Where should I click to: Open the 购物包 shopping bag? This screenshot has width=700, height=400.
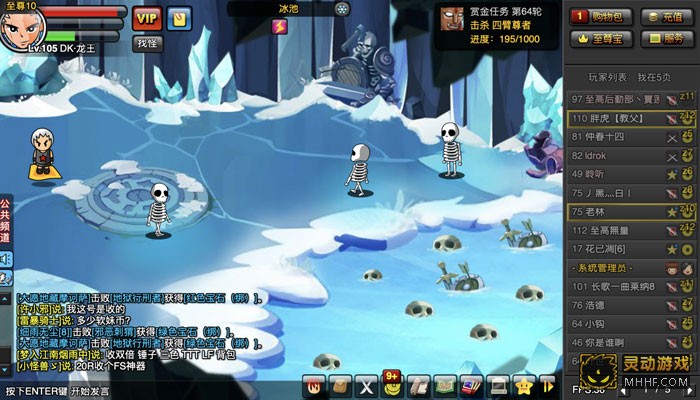(596, 17)
